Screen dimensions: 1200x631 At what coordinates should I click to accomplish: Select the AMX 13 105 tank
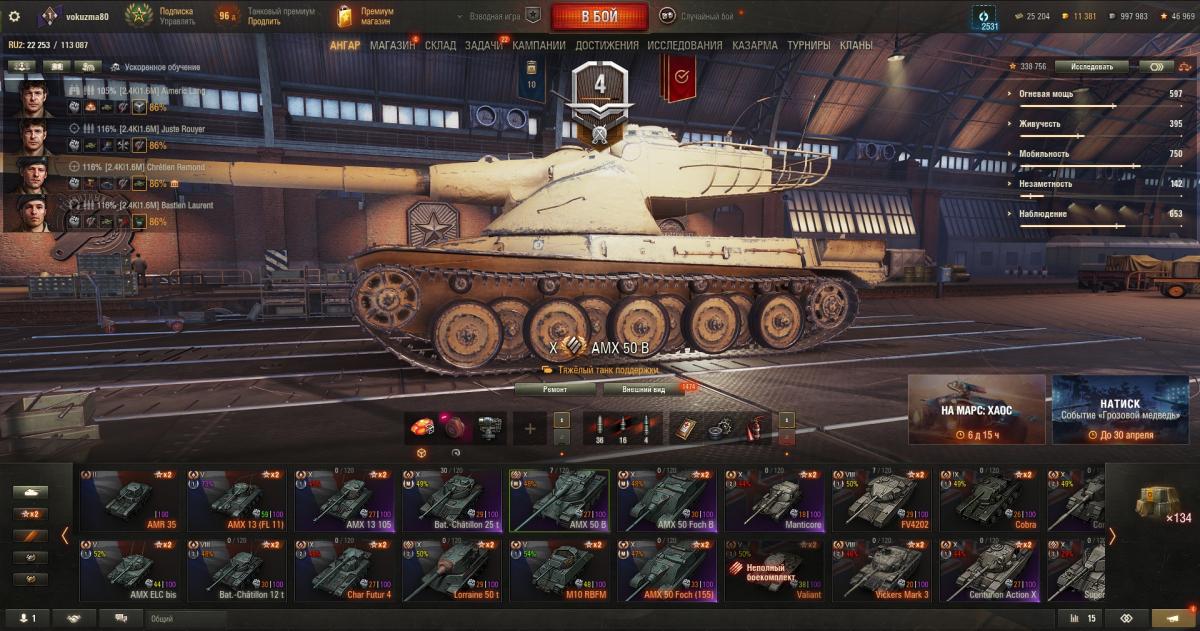click(x=346, y=499)
